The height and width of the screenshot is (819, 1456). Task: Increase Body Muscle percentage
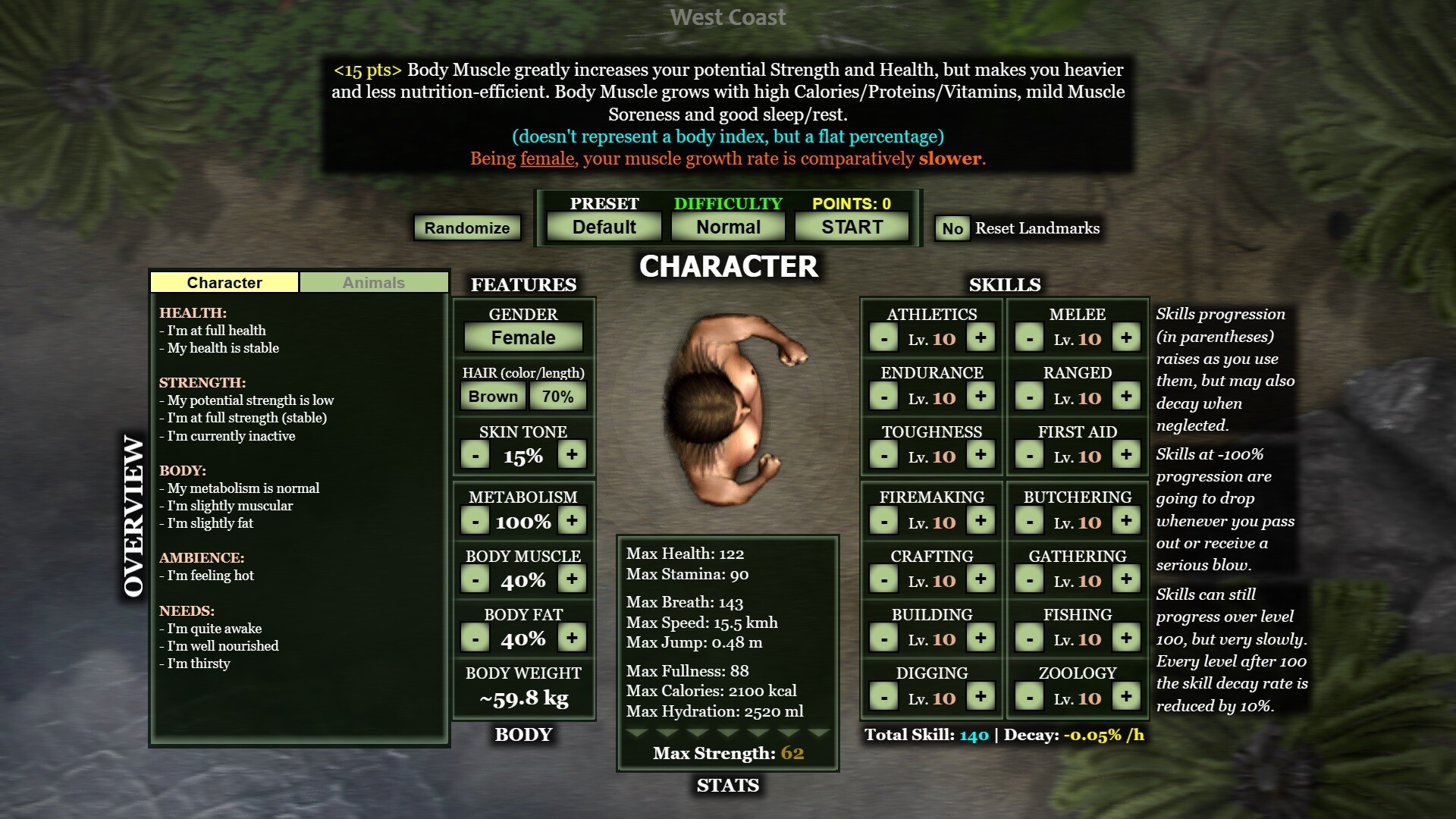[x=572, y=579]
